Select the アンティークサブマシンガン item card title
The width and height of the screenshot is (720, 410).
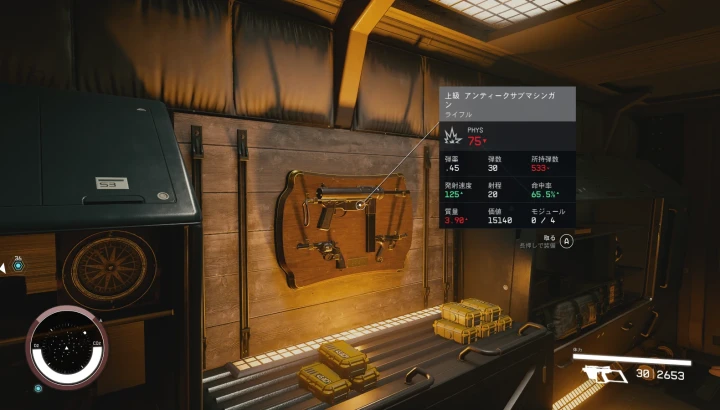508,100
